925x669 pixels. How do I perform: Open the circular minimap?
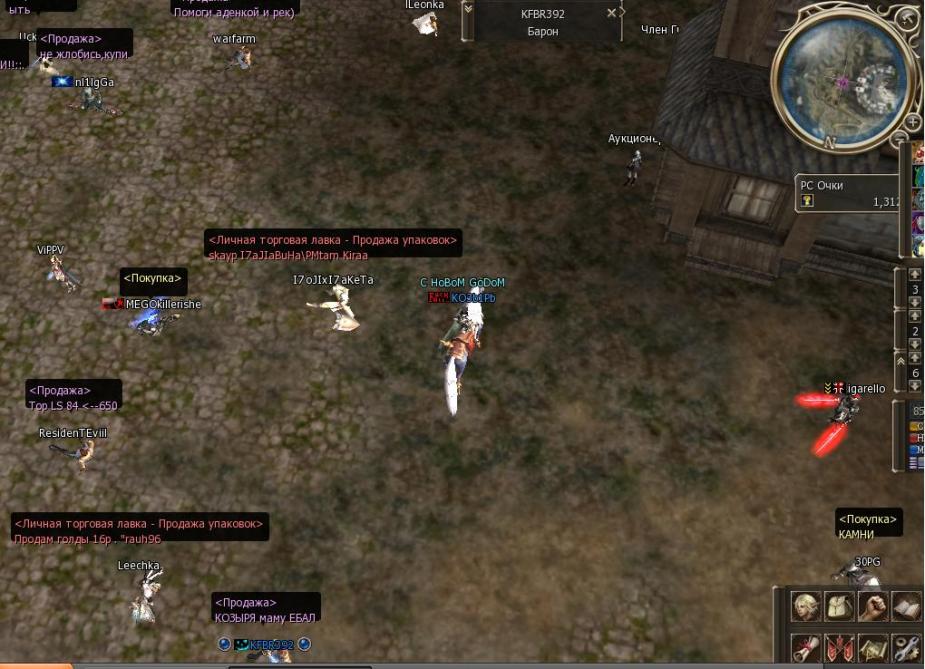(x=842, y=81)
